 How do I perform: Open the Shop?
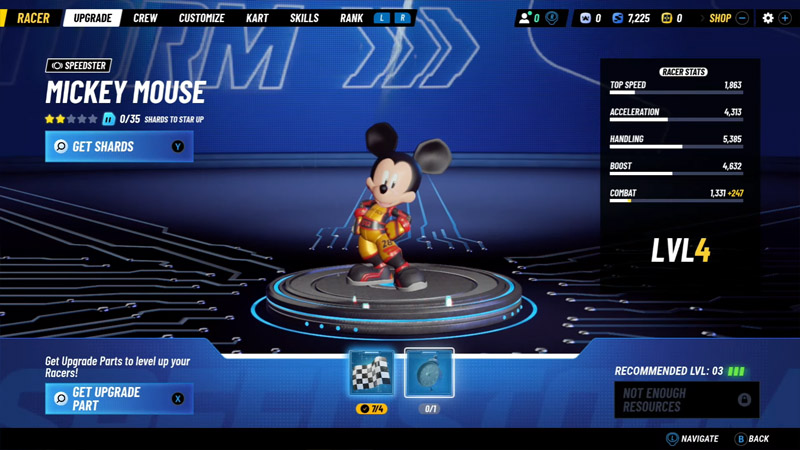click(x=720, y=18)
